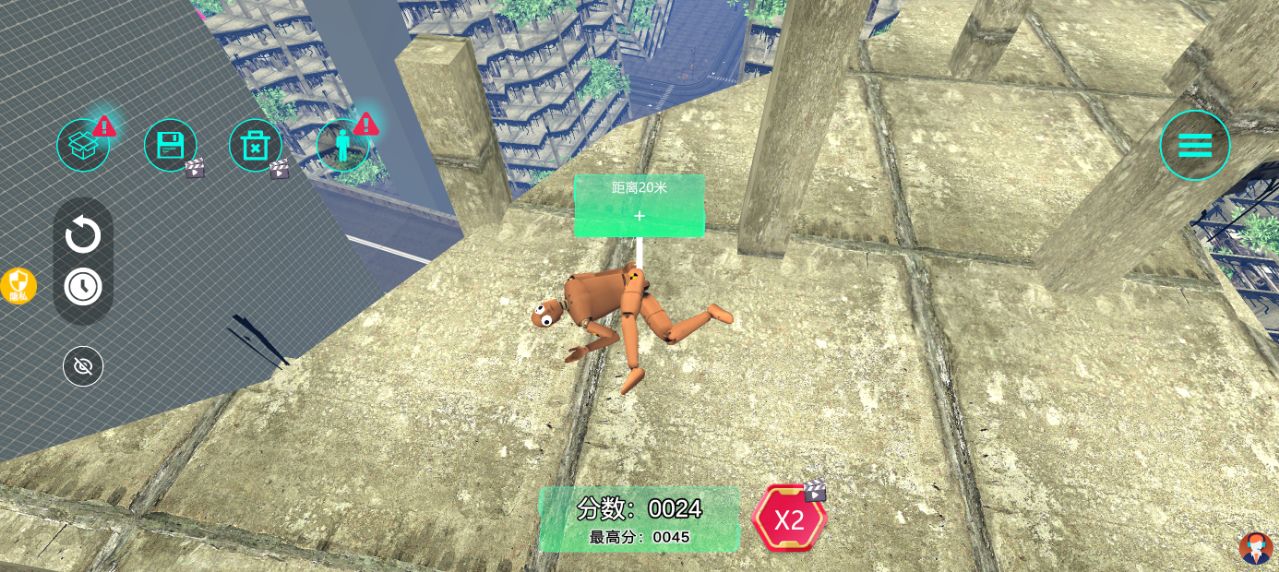Toggle the crossed-eye hide interface button
Screen dimensions: 1279x572
tap(83, 367)
